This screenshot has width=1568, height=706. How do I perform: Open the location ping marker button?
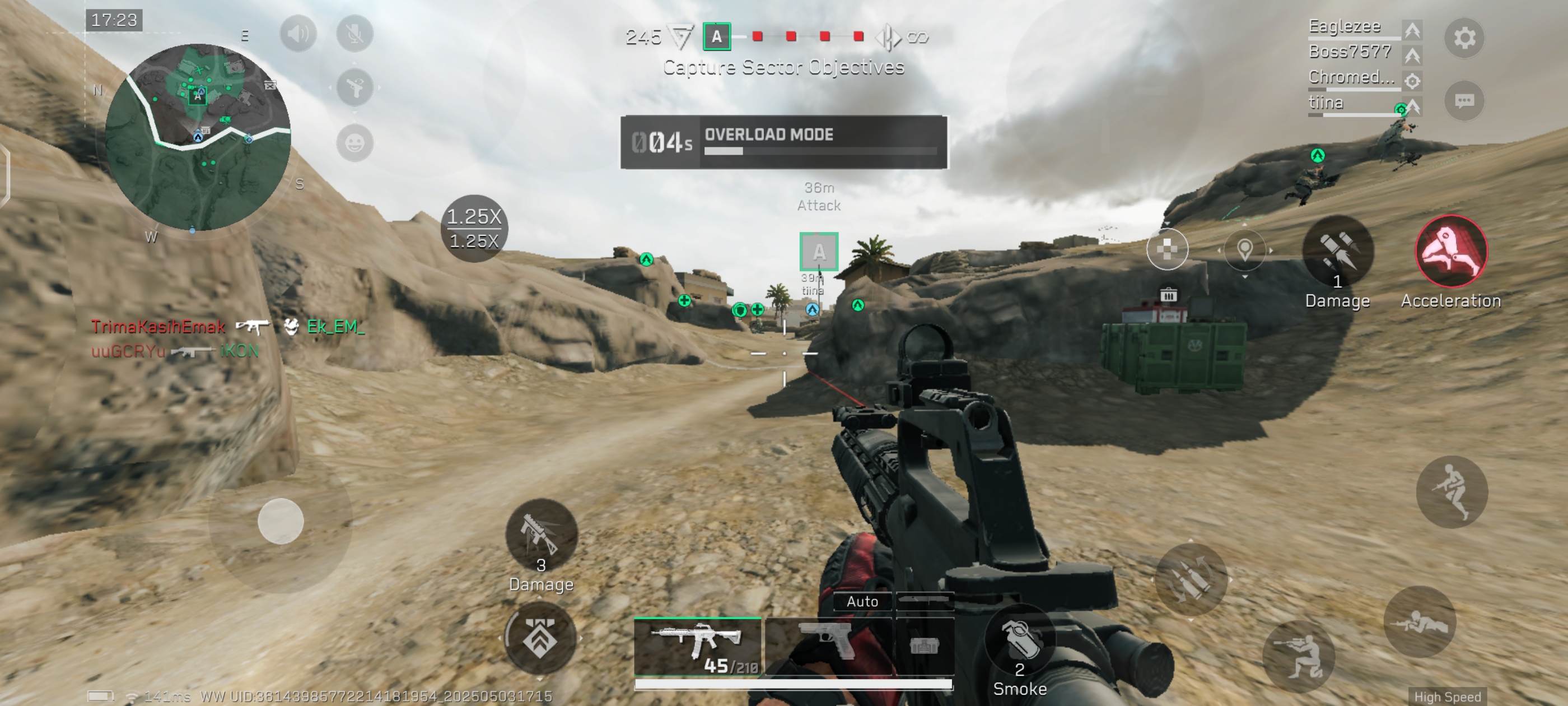pyautogui.click(x=1245, y=249)
